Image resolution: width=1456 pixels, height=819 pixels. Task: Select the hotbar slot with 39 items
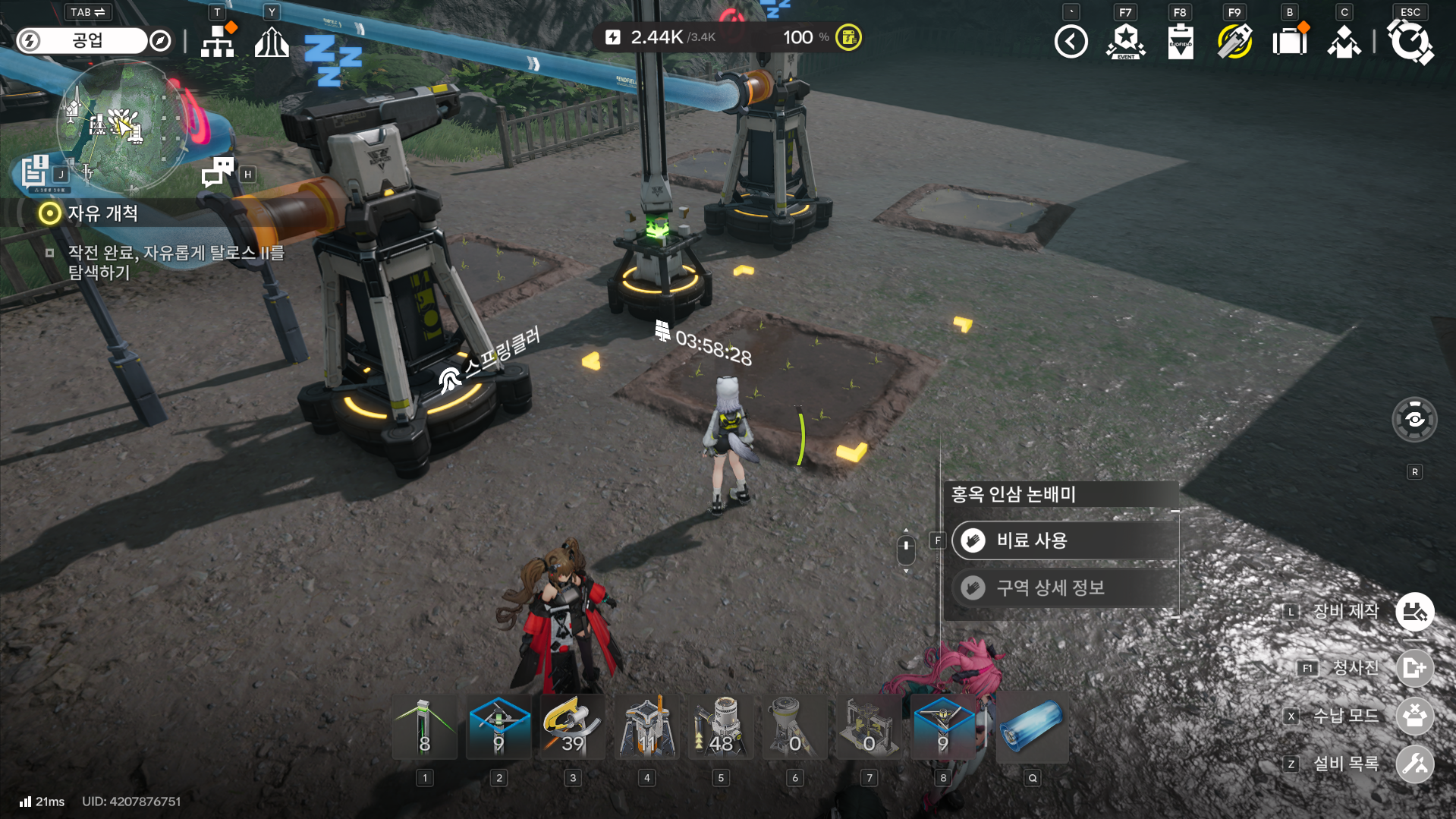pyautogui.click(x=573, y=727)
